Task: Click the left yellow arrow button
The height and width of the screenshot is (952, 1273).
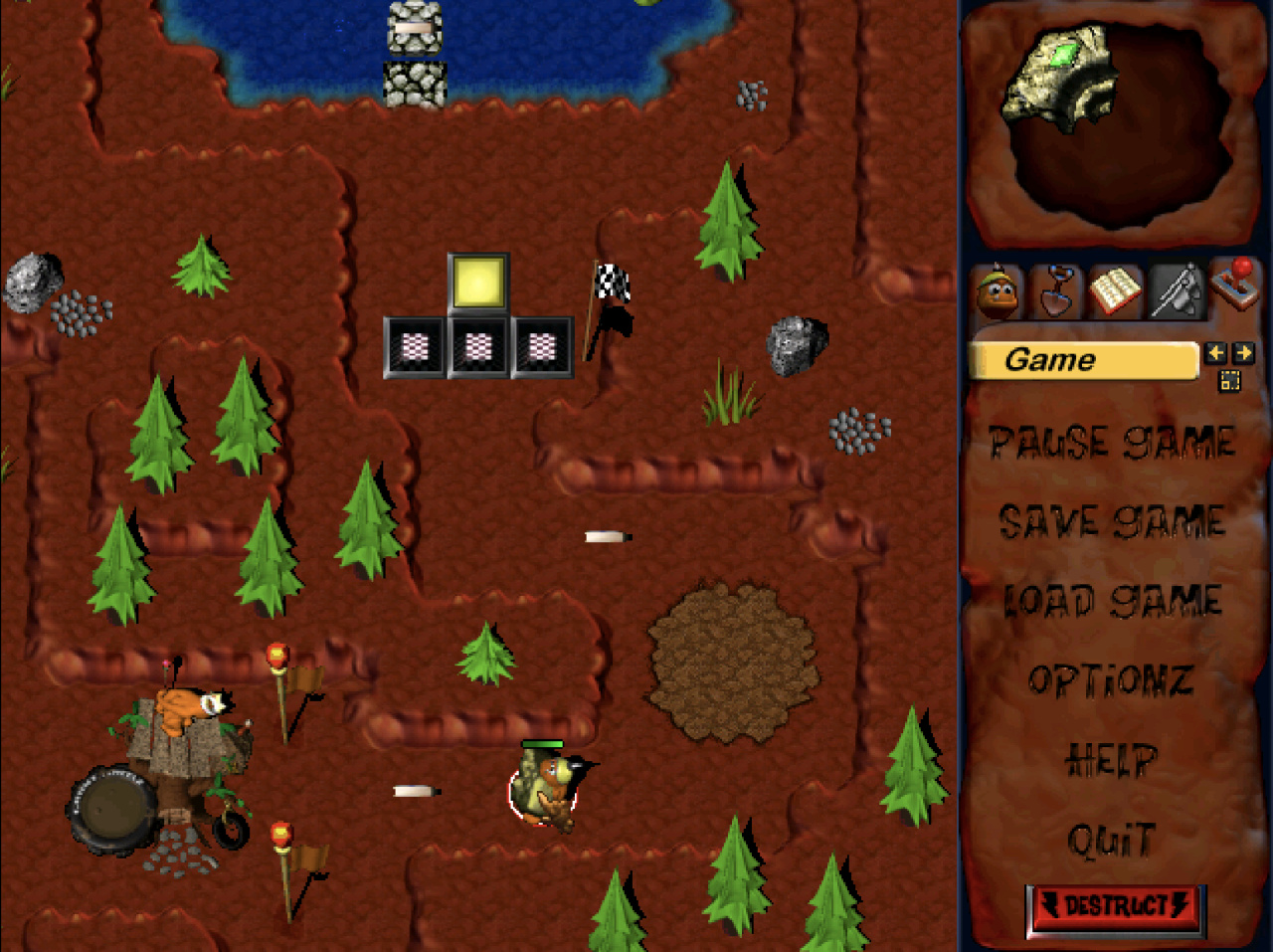Action: tap(1215, 353)
